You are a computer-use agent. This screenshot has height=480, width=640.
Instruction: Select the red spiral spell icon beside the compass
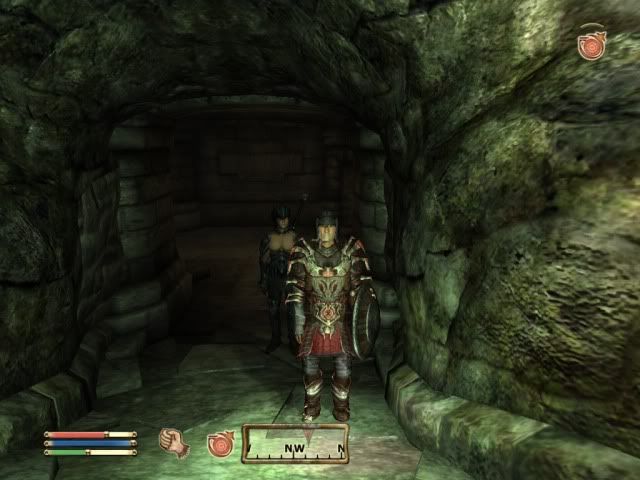220,444
